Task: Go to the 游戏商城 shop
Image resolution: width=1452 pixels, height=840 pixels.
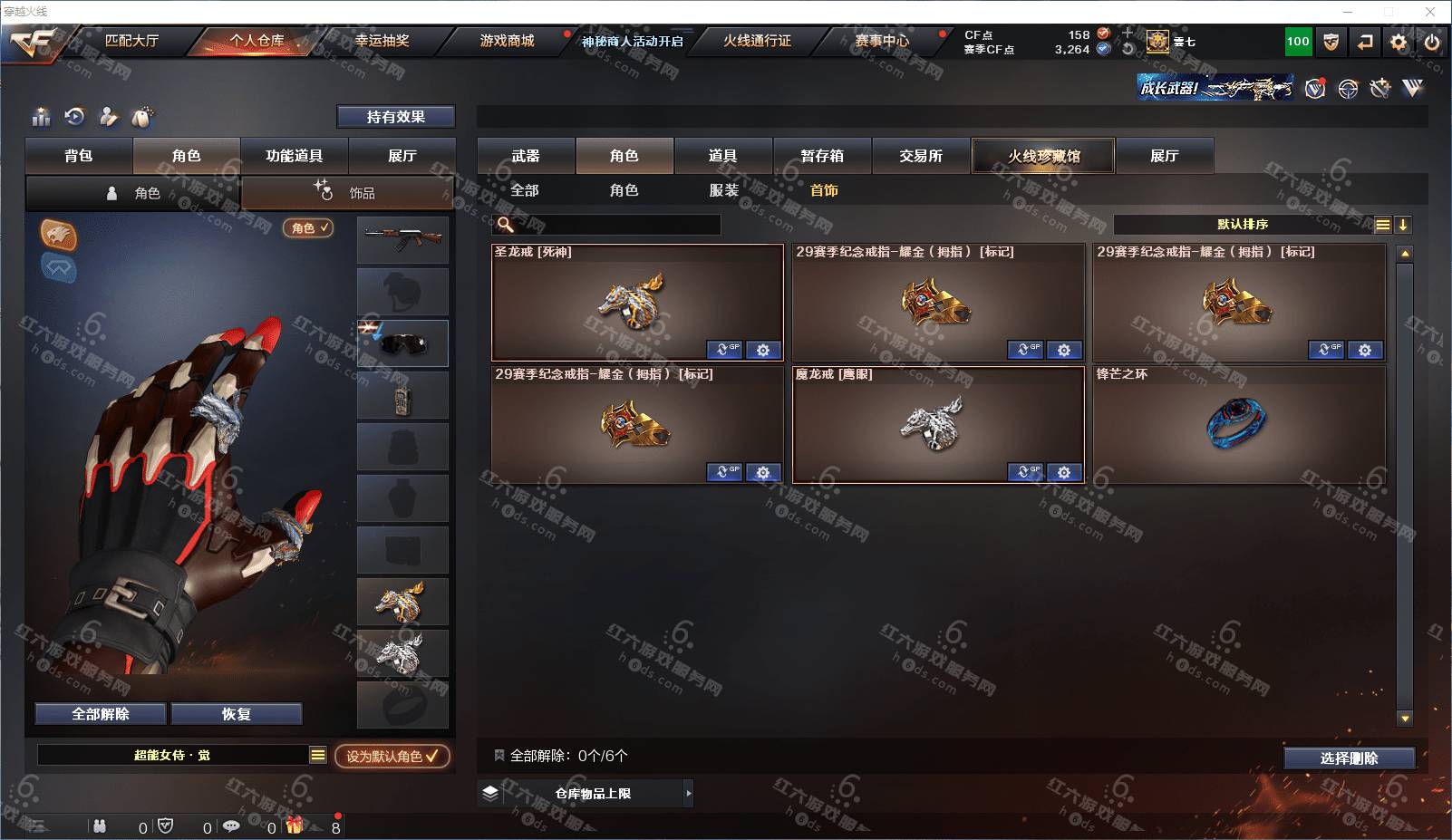Action: 507,41
